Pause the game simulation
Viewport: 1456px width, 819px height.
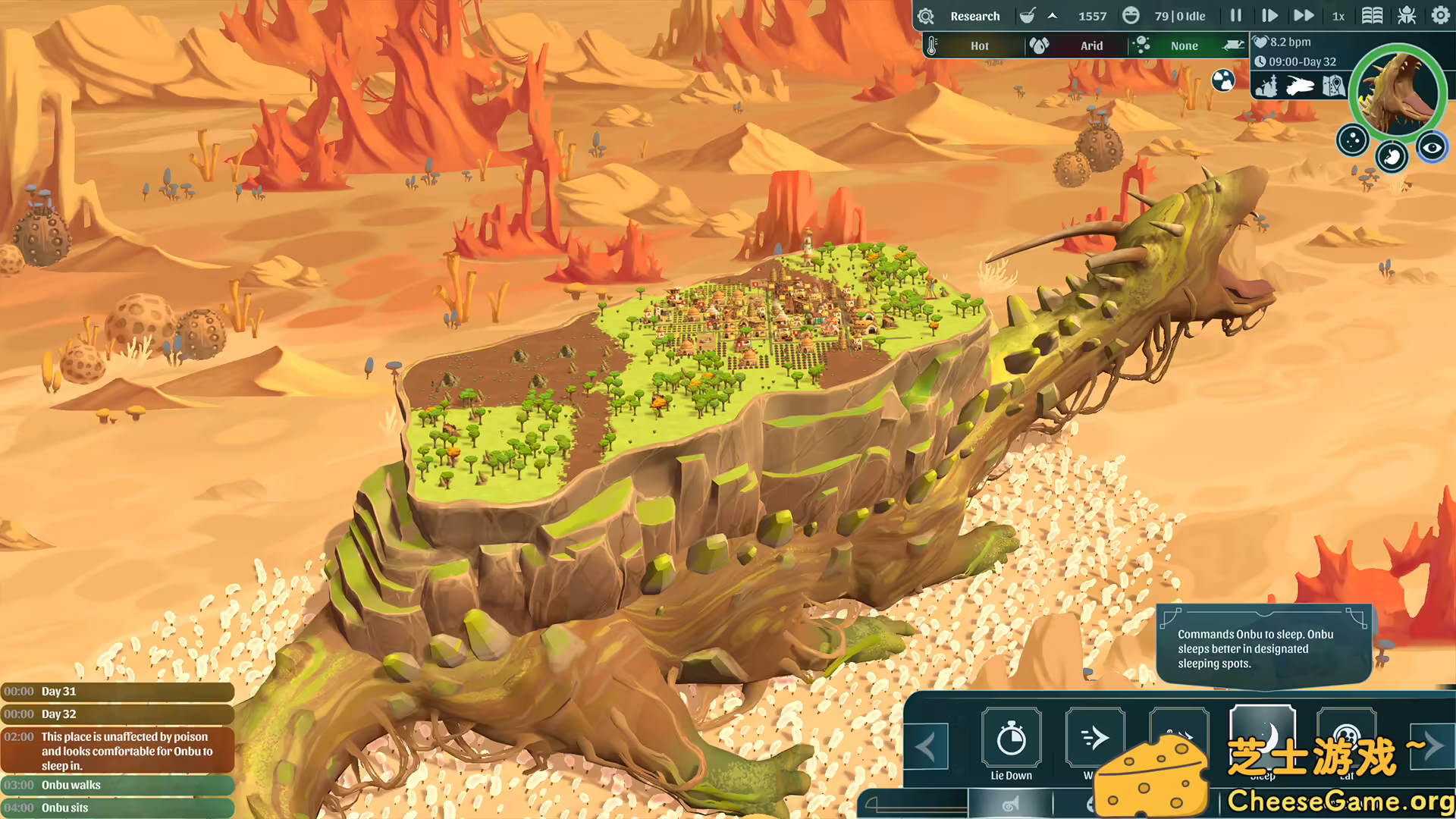(1236, 16)
